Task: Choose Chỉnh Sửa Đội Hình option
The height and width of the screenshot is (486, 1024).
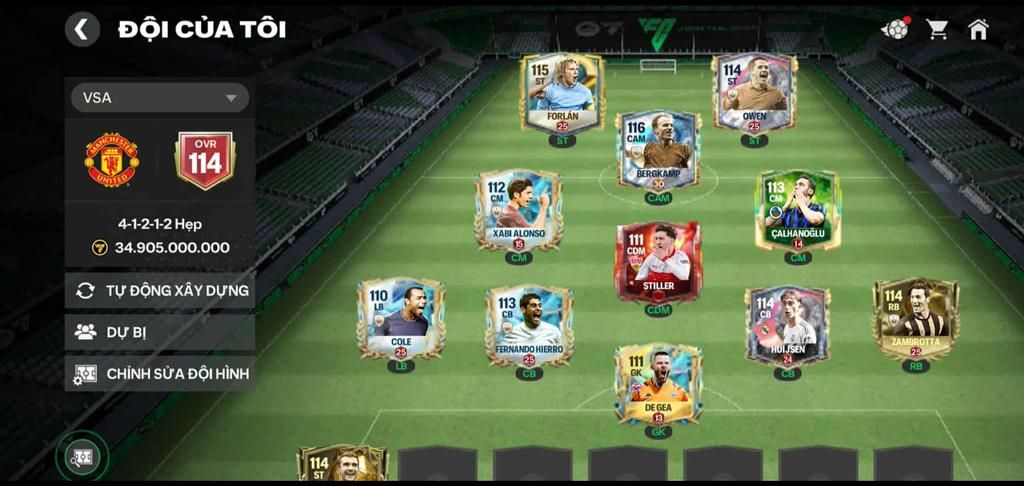Action: (160, 374)
